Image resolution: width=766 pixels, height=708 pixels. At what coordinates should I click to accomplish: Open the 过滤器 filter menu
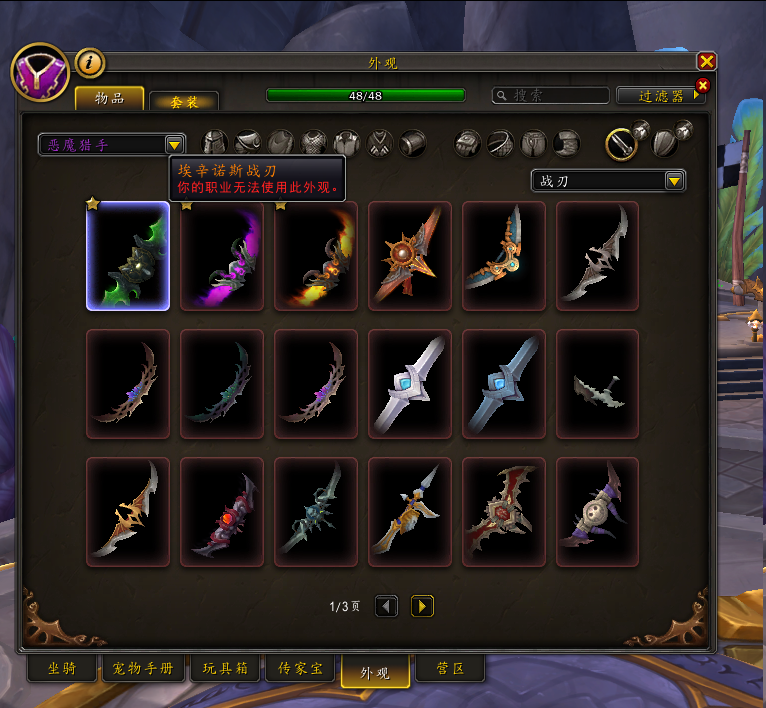click(659, 96)
